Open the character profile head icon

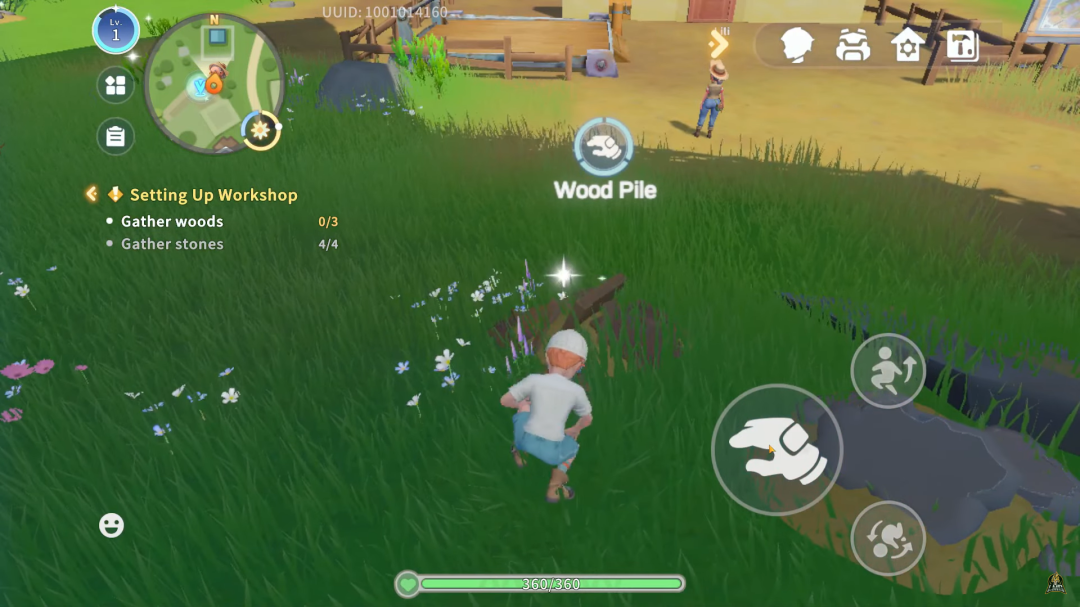797,45
